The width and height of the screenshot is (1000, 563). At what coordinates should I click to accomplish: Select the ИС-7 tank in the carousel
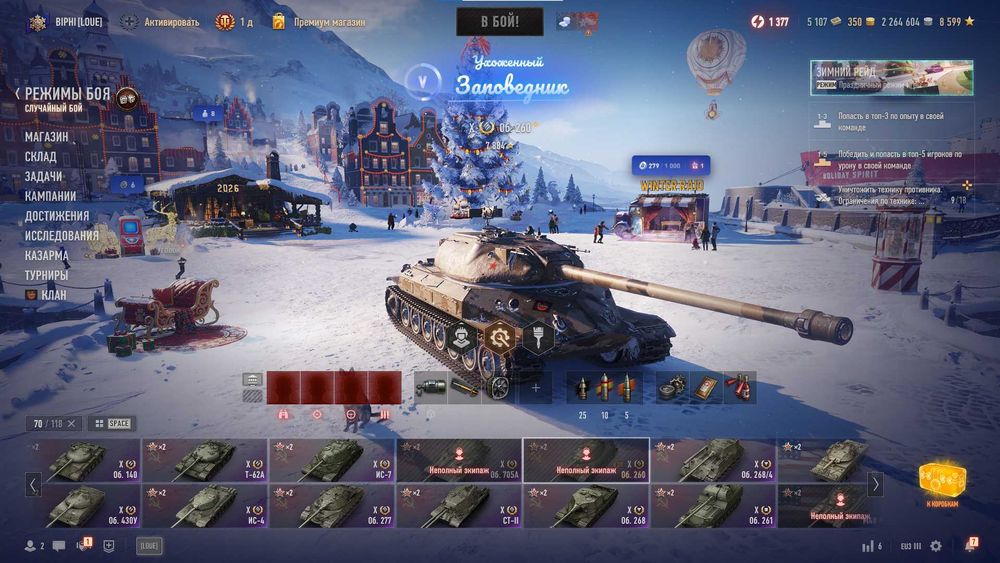click(x=332, y=461)
